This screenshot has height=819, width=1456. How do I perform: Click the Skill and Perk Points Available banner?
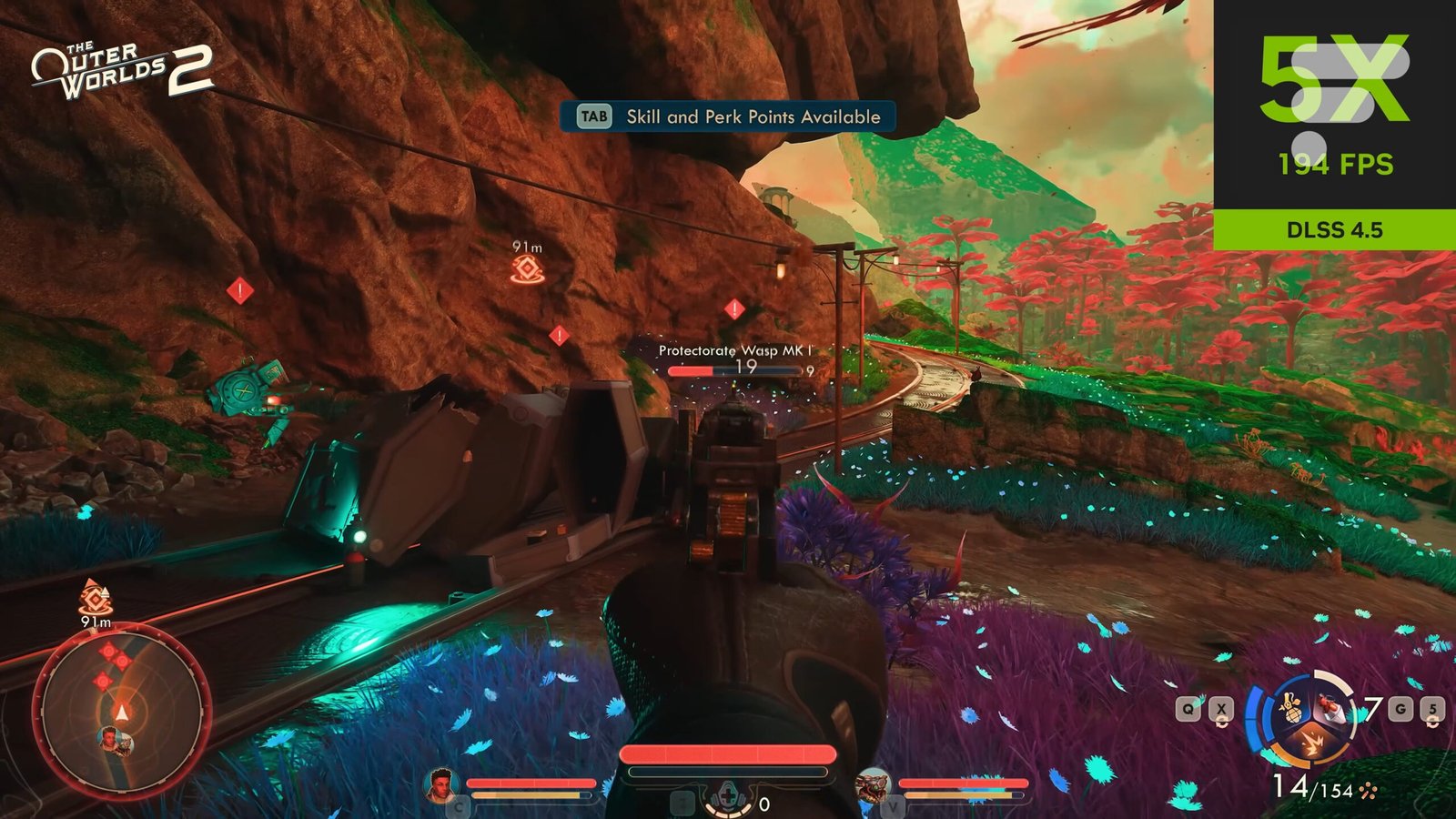tap(728, 116)
